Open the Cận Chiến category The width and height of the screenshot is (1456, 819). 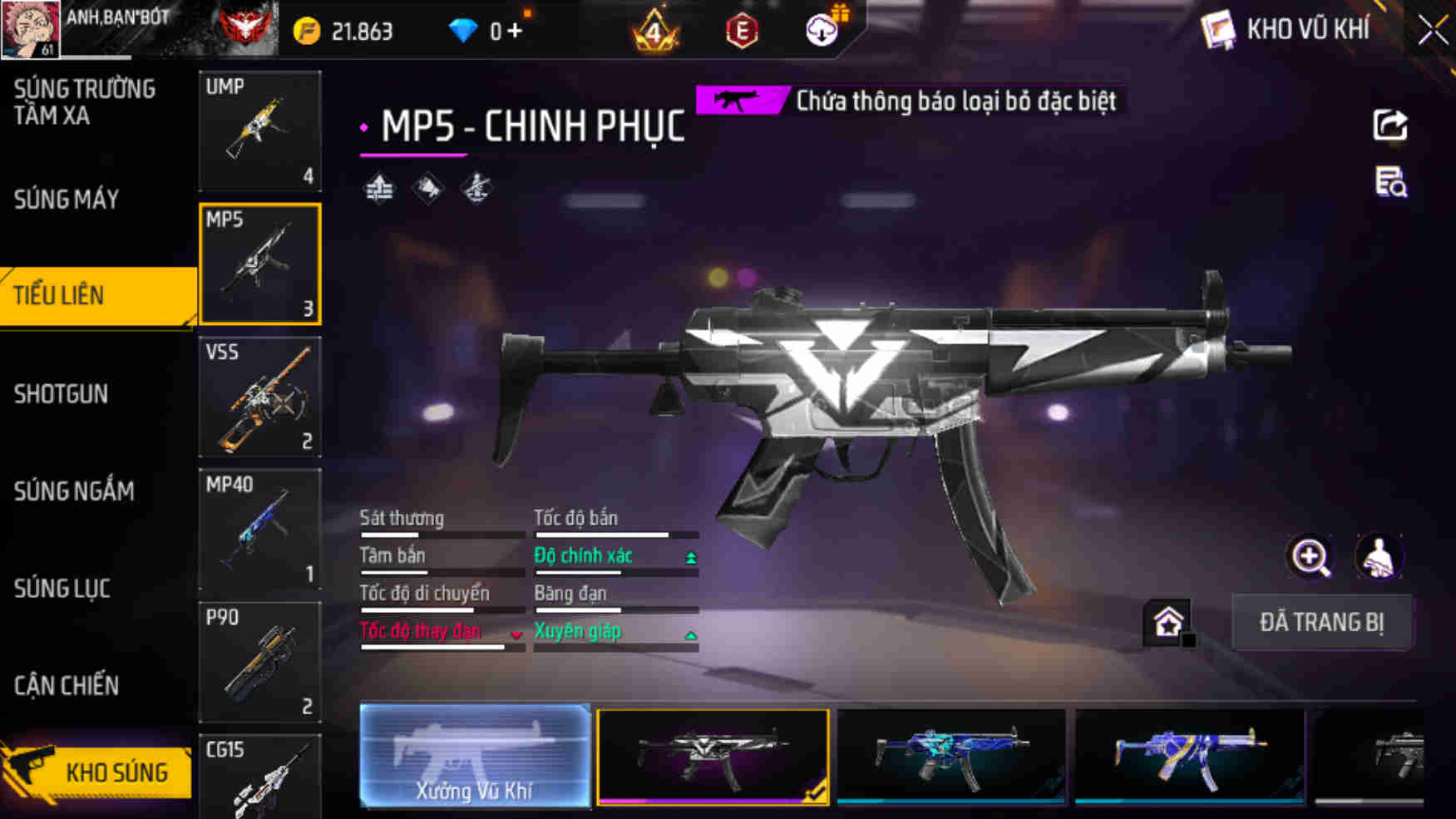[67, 686]
